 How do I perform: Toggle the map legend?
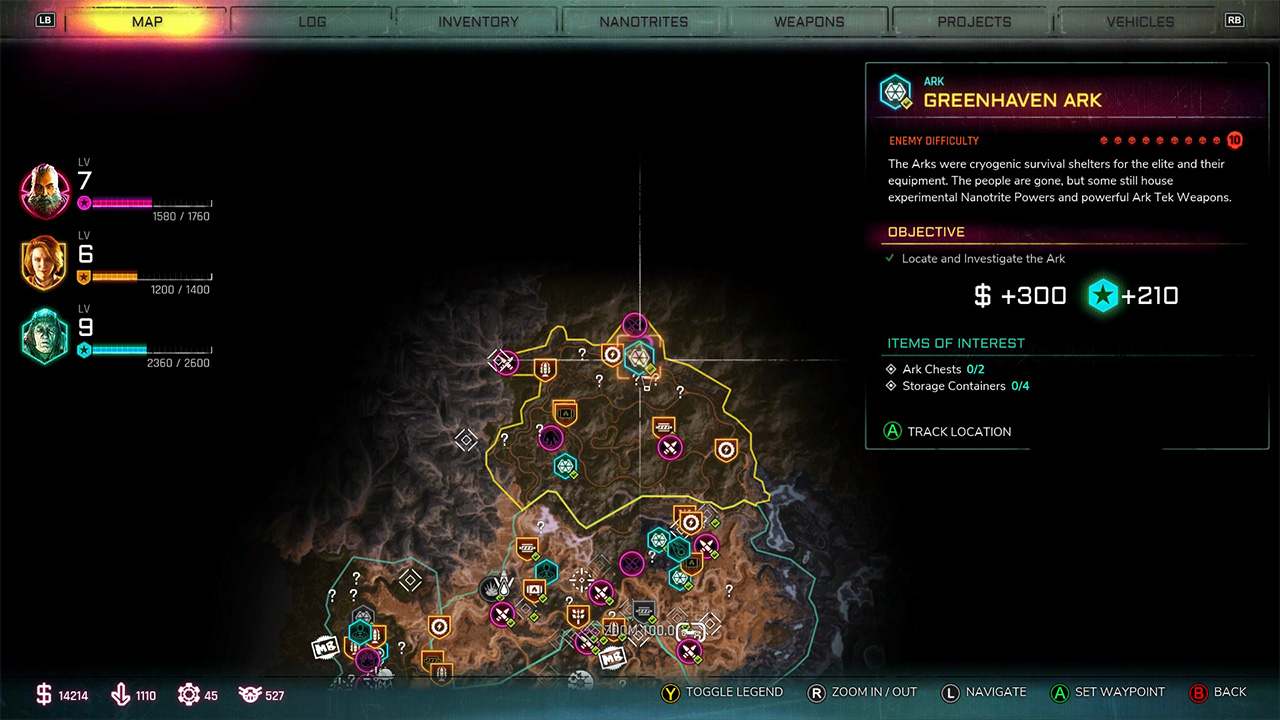pos(723,692)
